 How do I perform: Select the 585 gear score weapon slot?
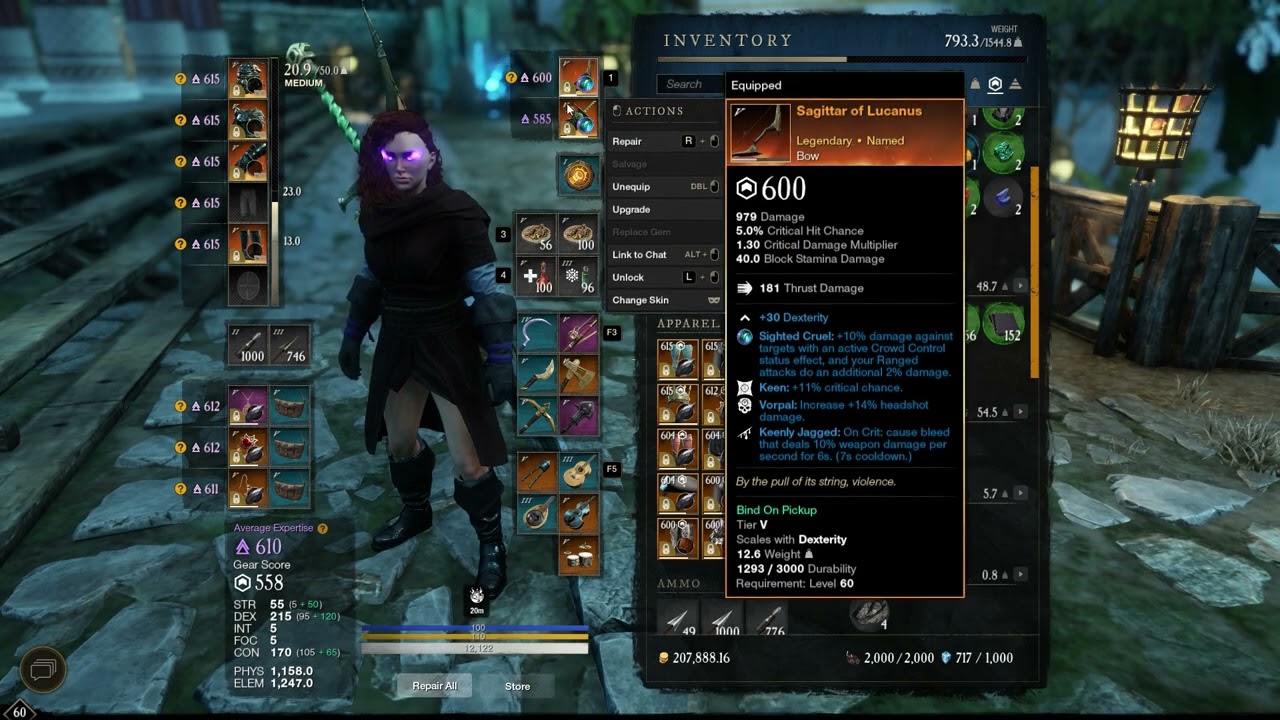tap(578, 119)
